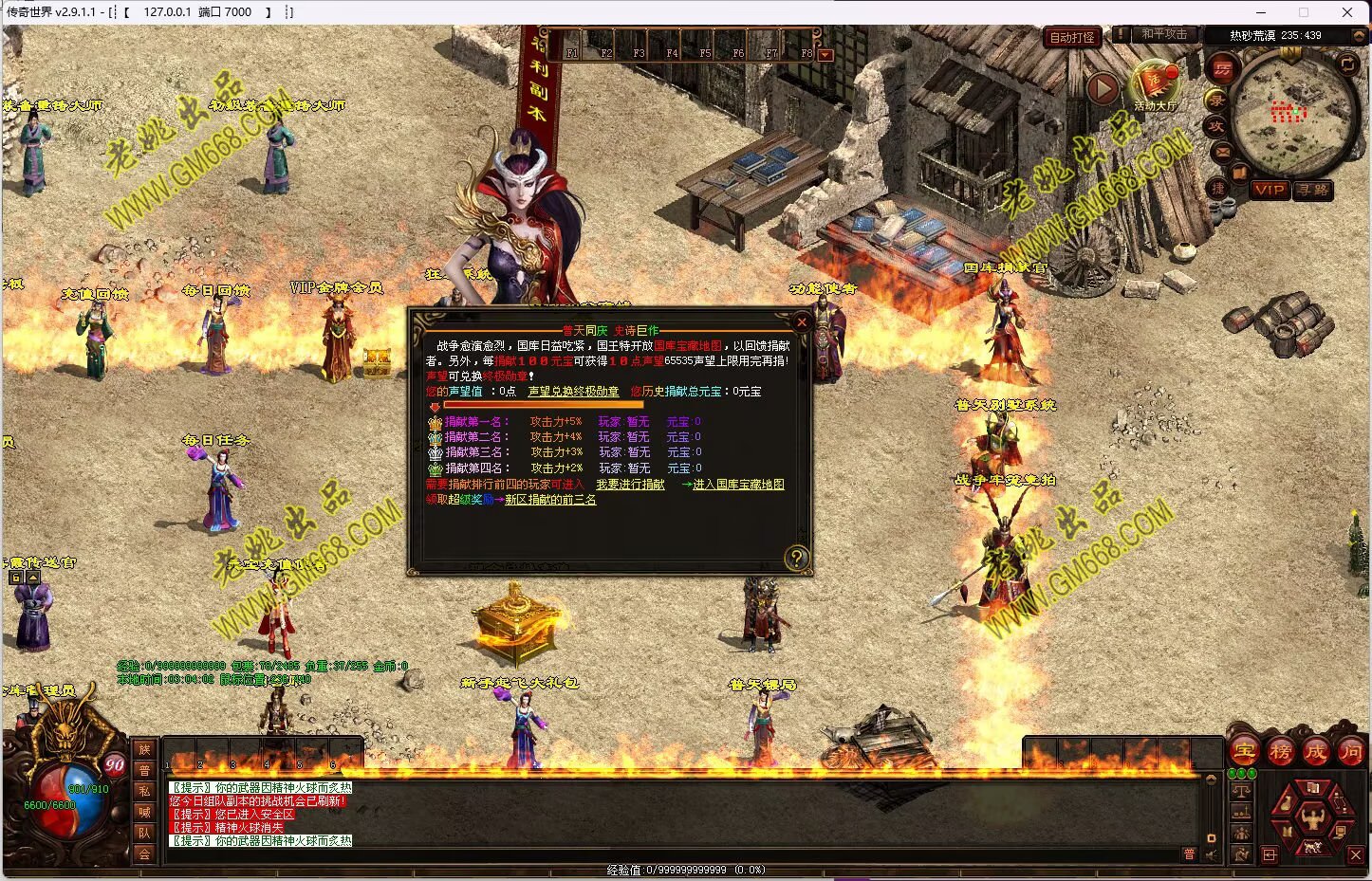Close the donation dialog window
Image resolution: width=1372 pixels, height=881 pixels.
coord(802,322)
